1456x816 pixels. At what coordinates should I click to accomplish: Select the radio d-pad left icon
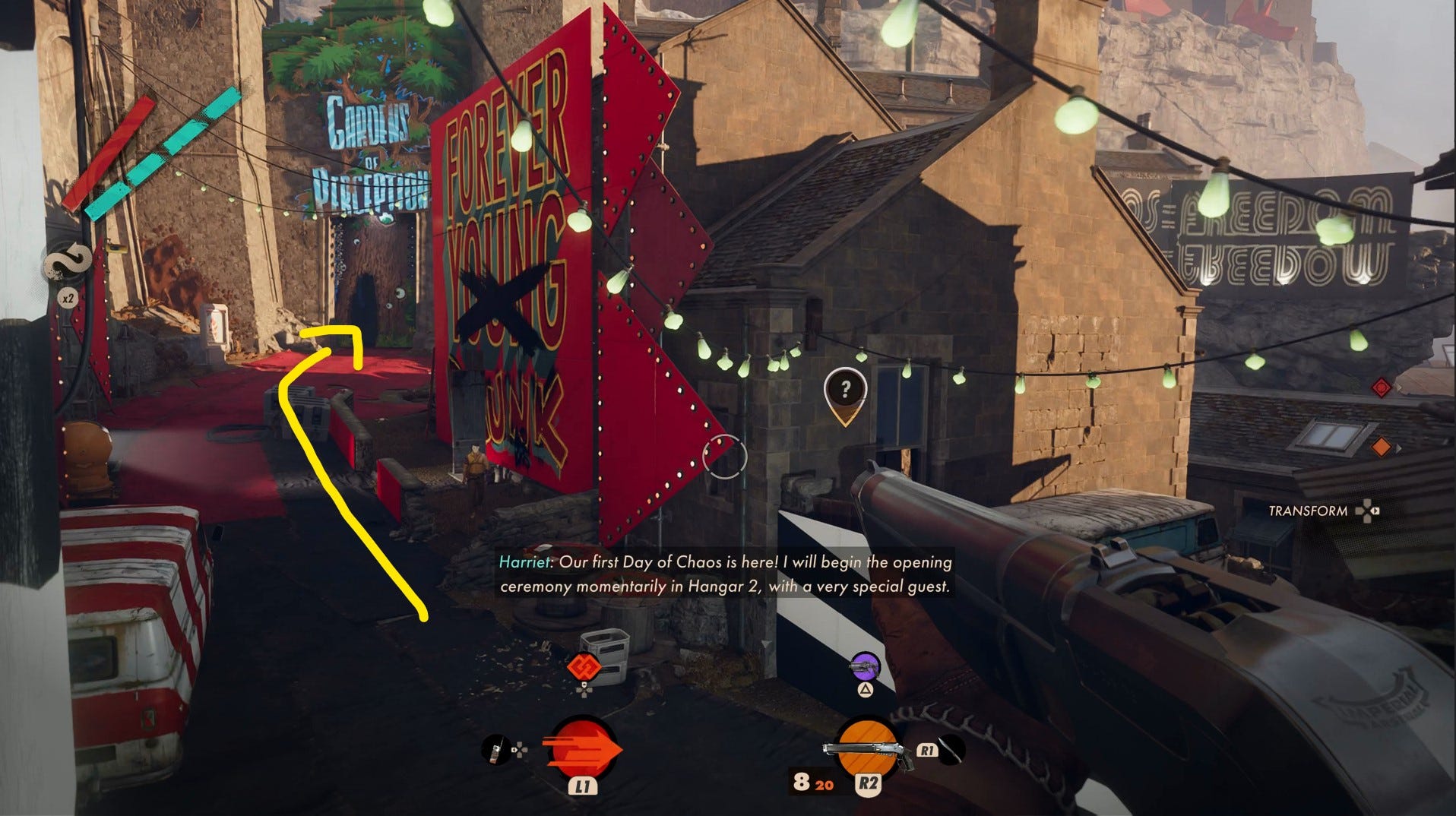click(498, 751)
